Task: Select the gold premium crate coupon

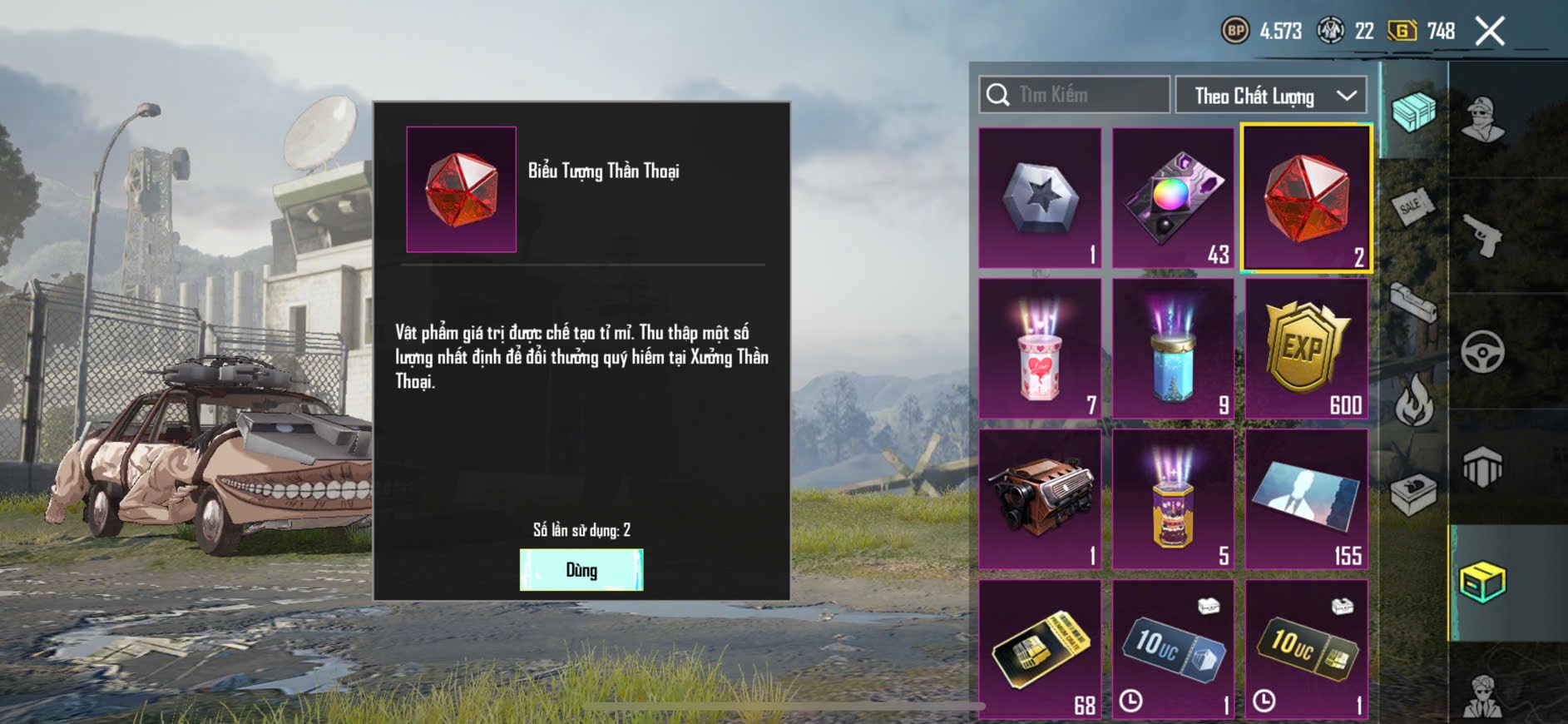Action: click(1040, 650)
